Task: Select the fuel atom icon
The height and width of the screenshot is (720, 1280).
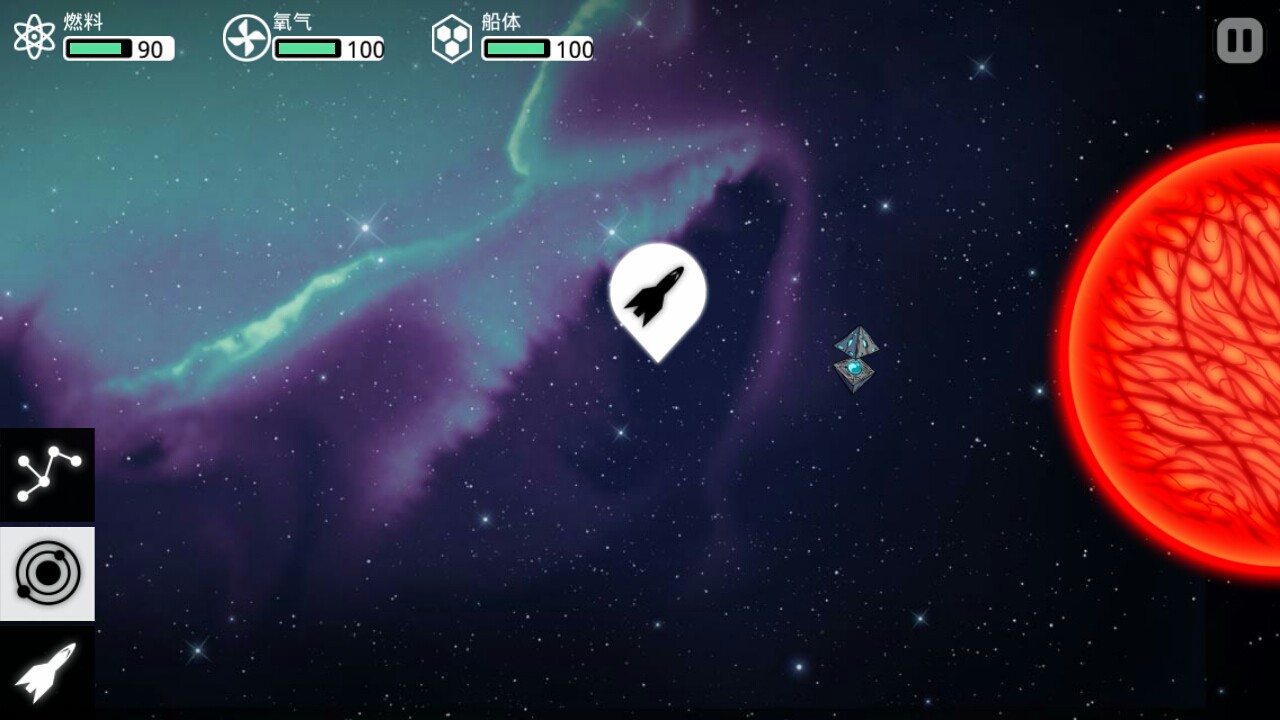Action: [35, 40]
